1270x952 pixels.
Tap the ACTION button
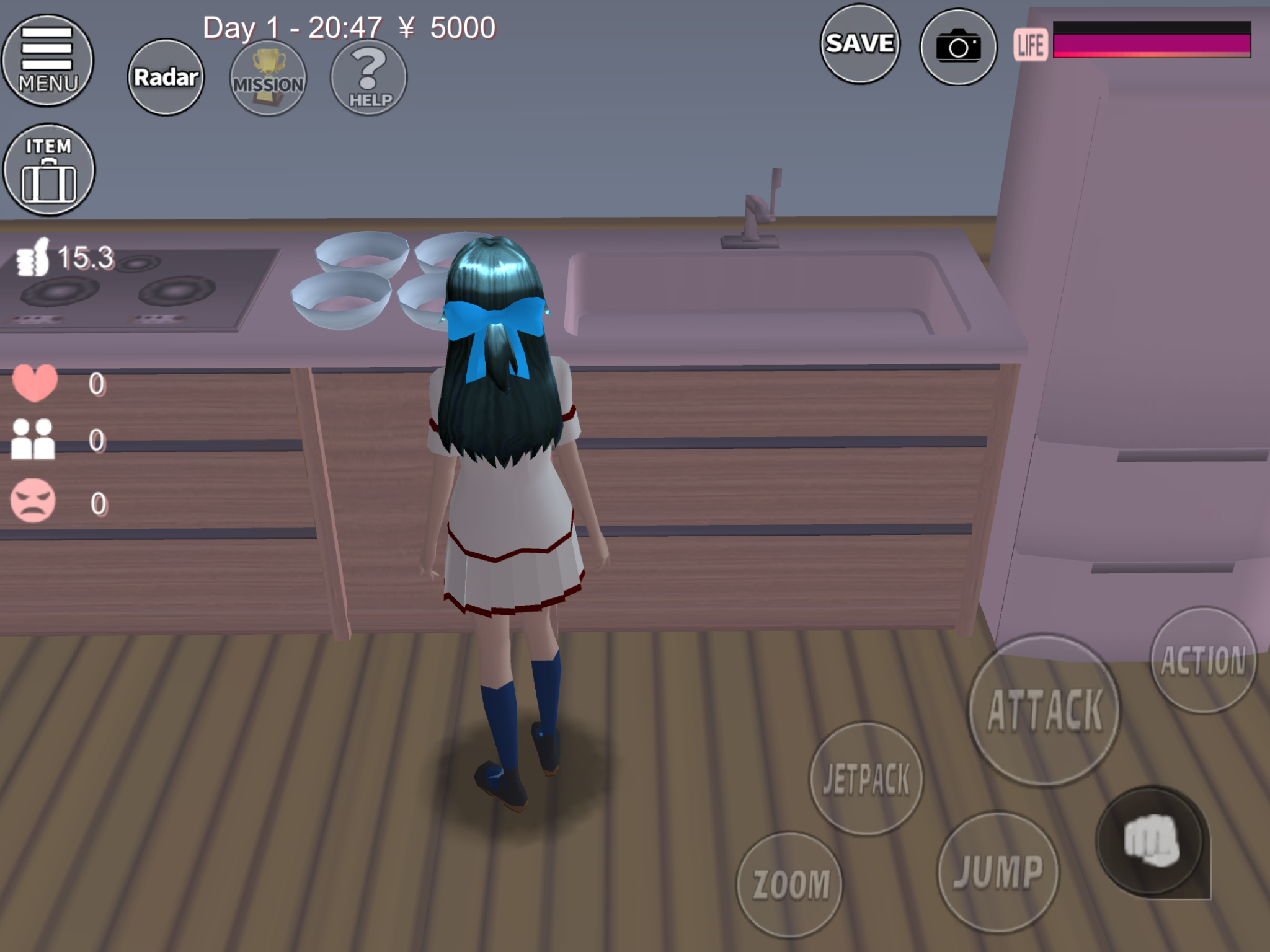[1203, 660]
